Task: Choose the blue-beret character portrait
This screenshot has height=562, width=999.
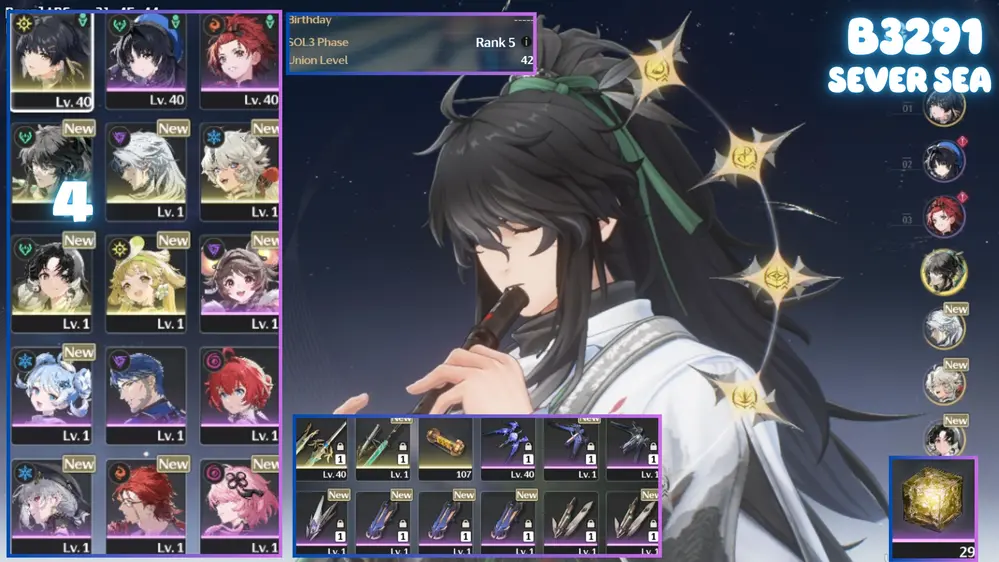Action: (146, 60)
